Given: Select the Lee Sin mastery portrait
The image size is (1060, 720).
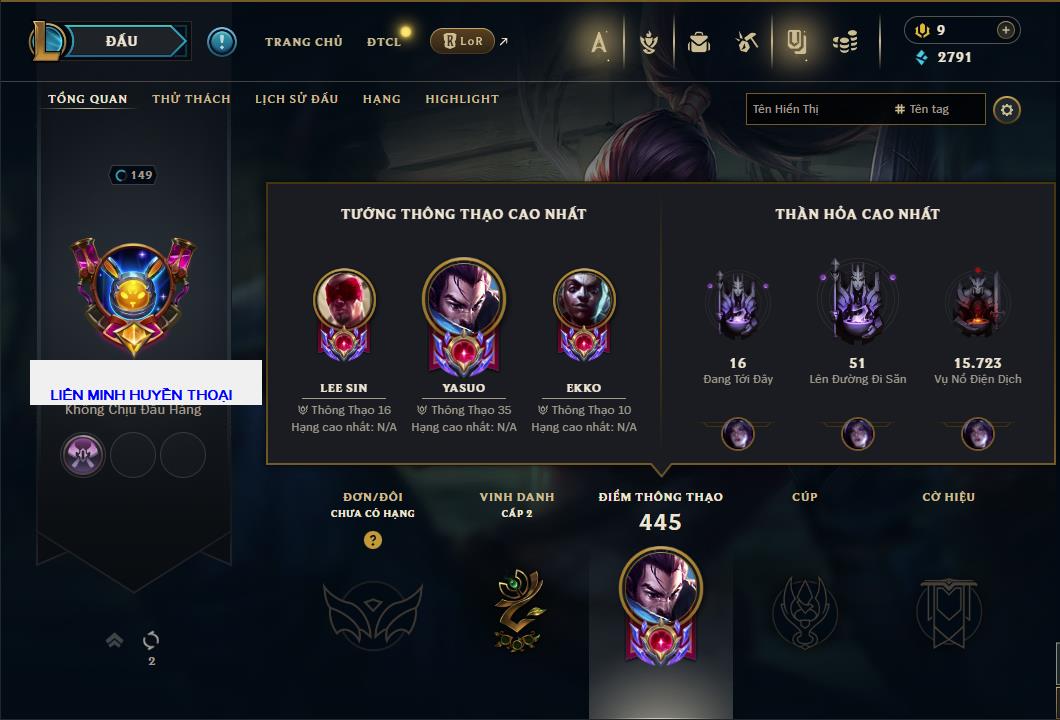Looking at the screenshot, I should tap(344, 300).
